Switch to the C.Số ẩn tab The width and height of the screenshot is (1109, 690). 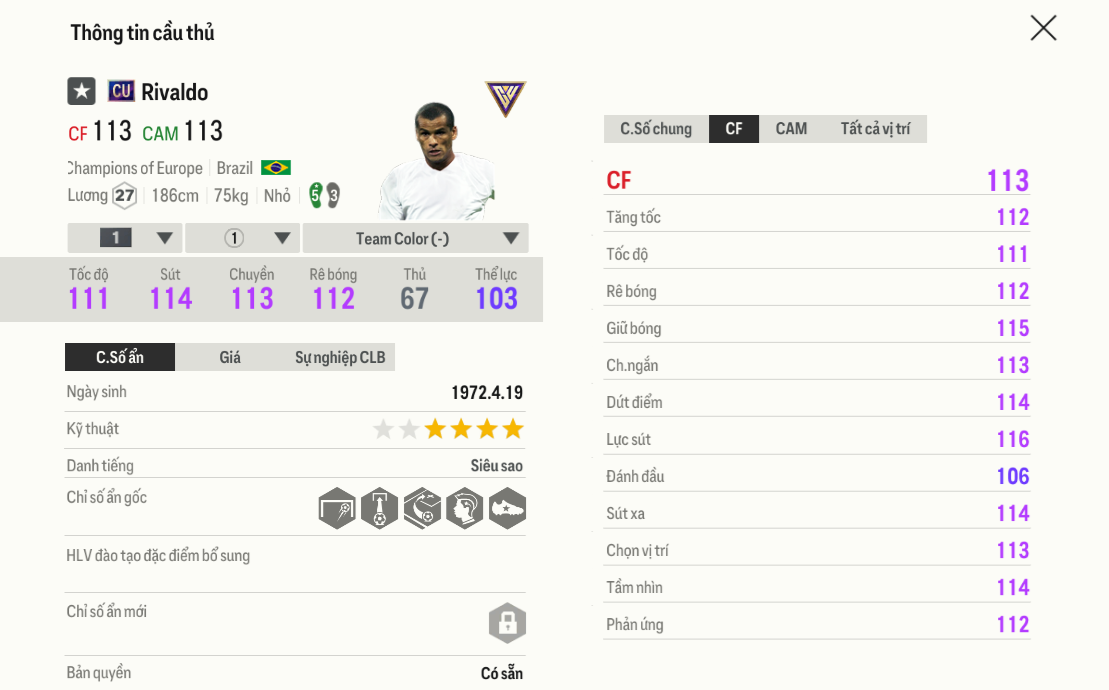click(120, 357)
